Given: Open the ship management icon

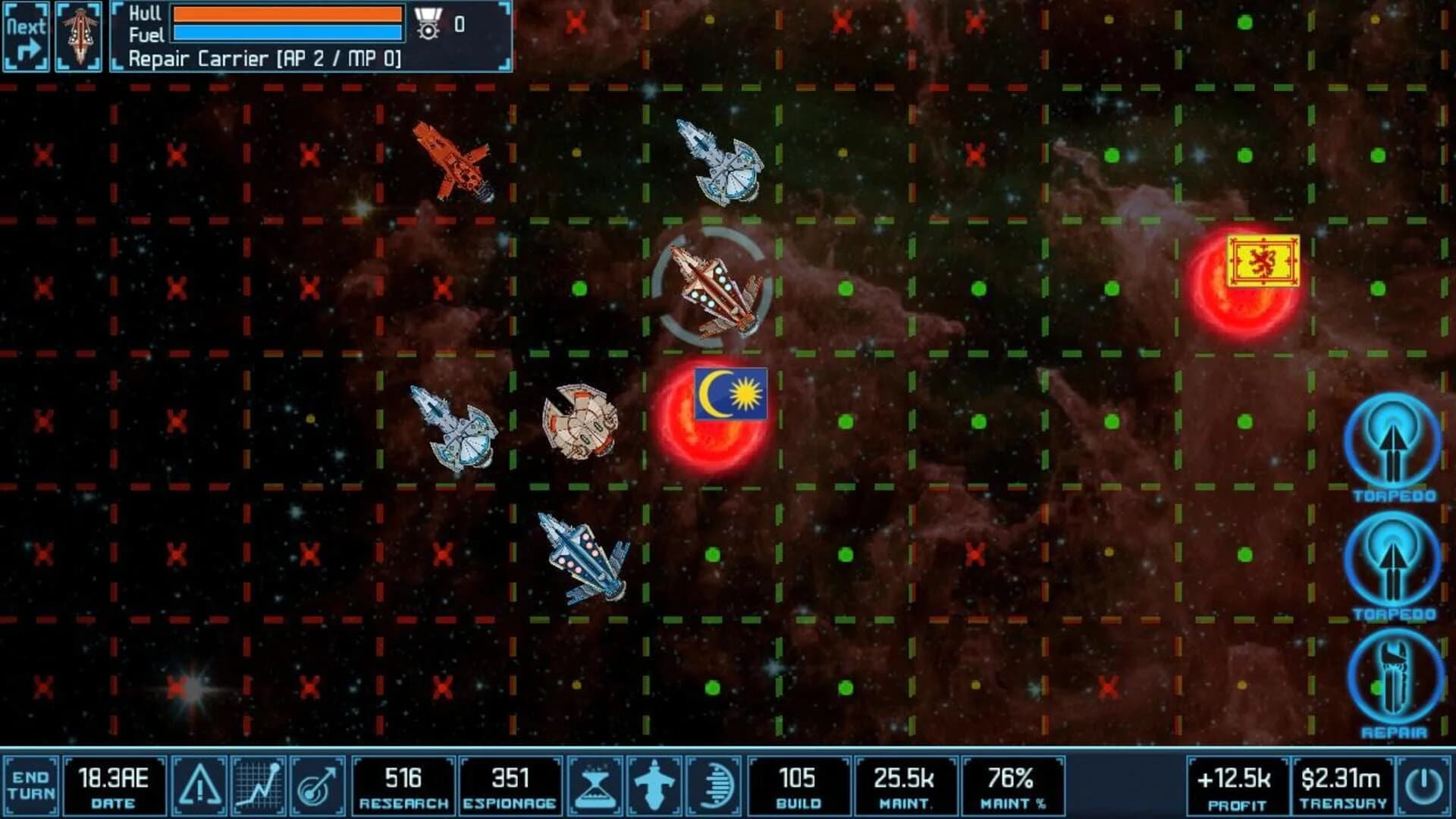Looking at the screenshot, I should [652, 786].
